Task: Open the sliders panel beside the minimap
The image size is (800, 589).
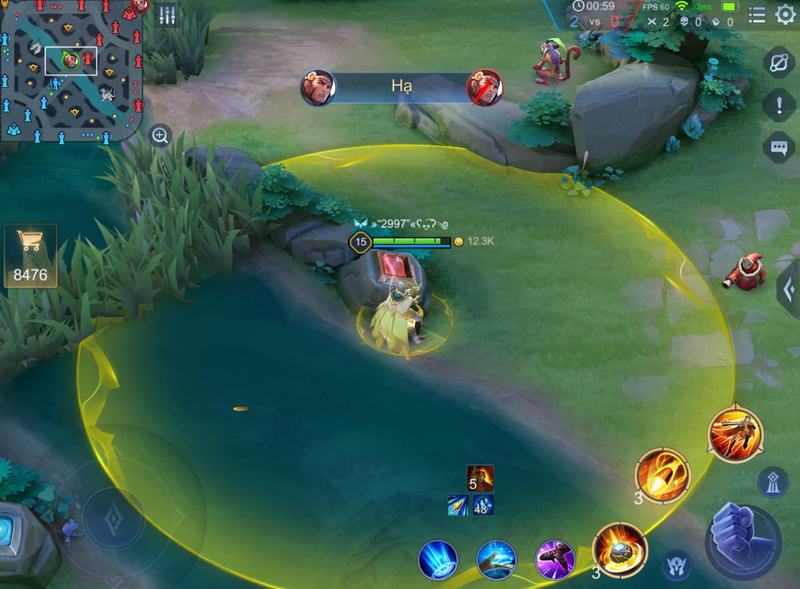Action: coord(167,15)
